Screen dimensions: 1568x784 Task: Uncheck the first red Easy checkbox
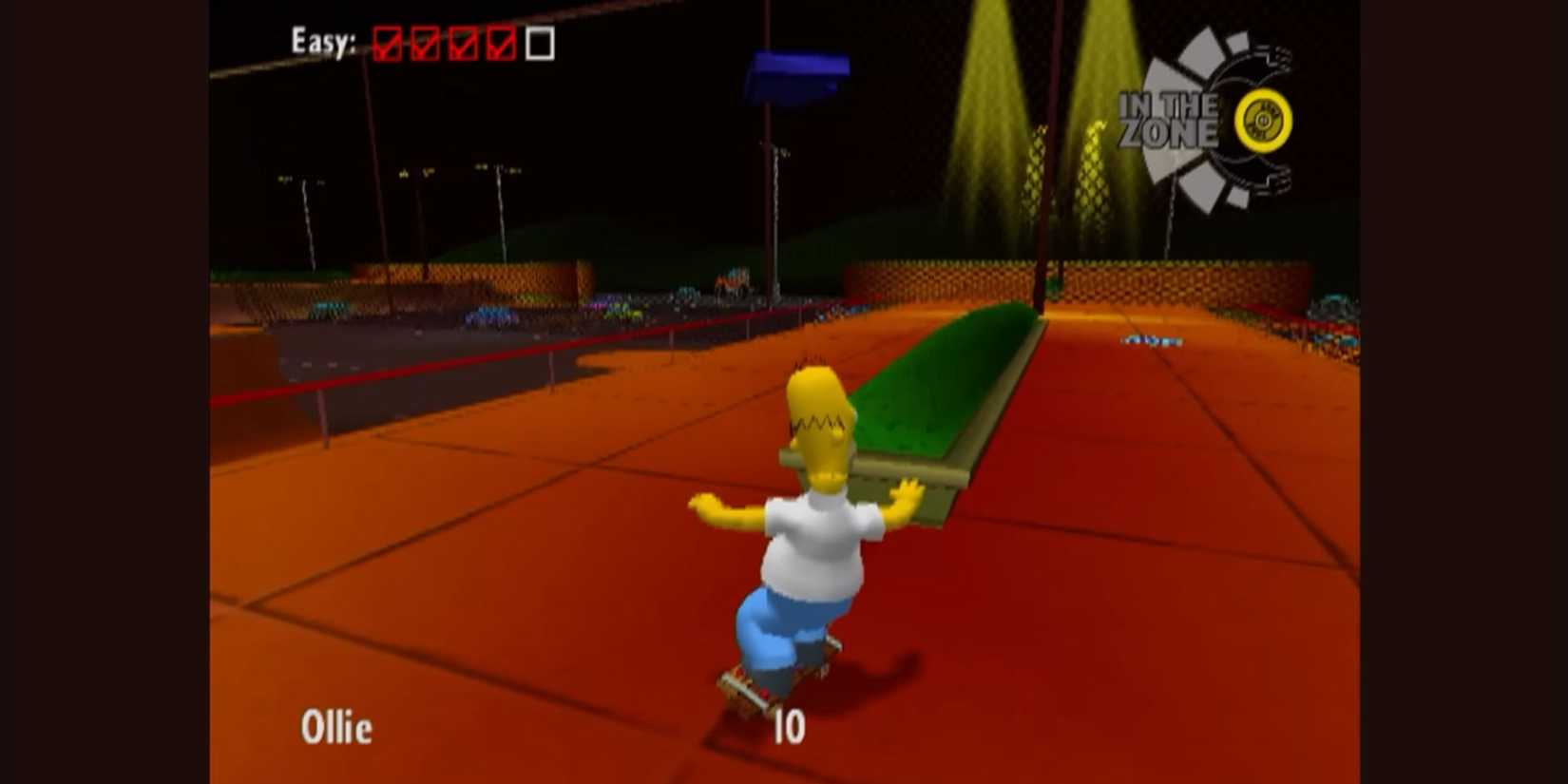pos(389,43)
